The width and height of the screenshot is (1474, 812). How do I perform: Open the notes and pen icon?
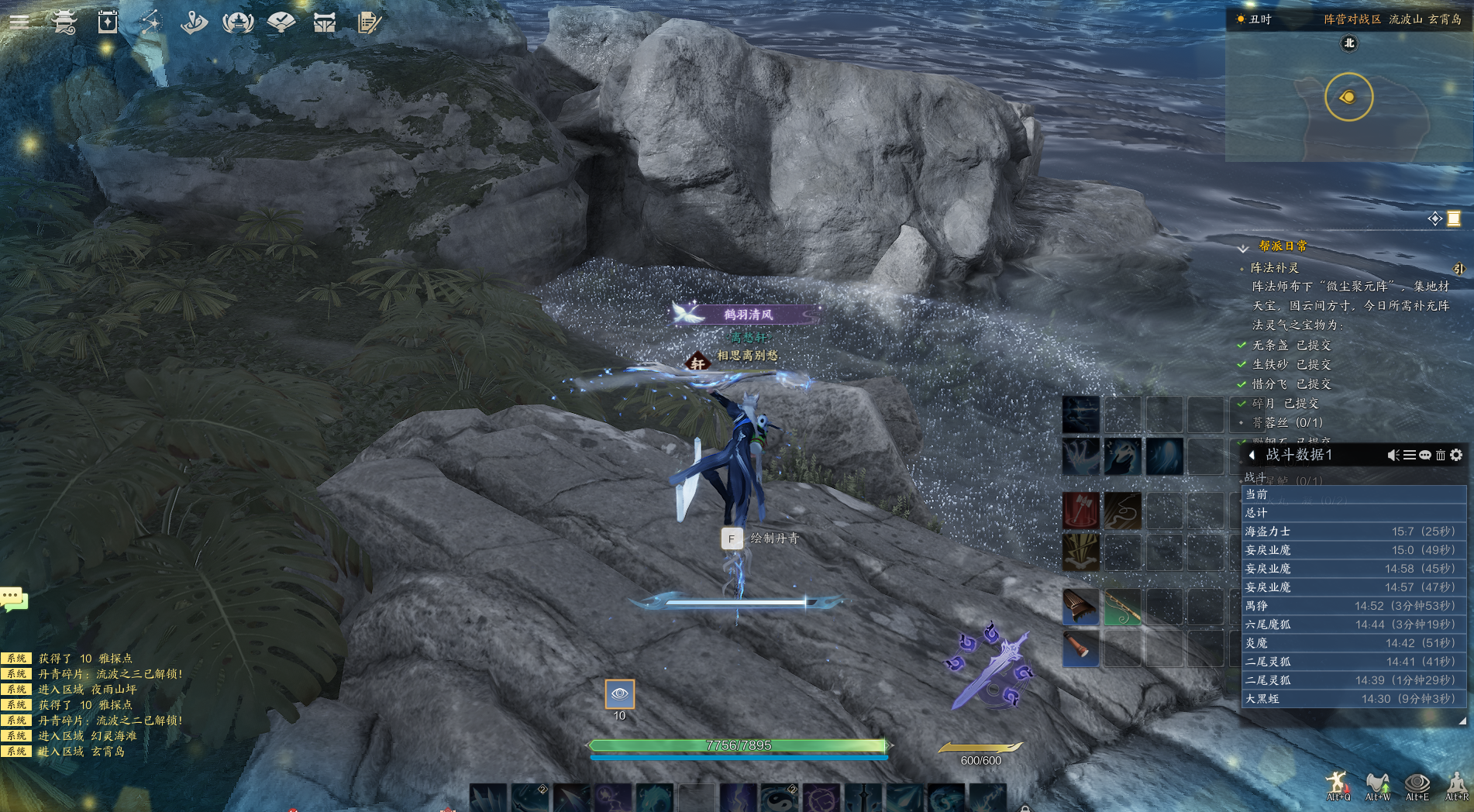tap(369, 22)
